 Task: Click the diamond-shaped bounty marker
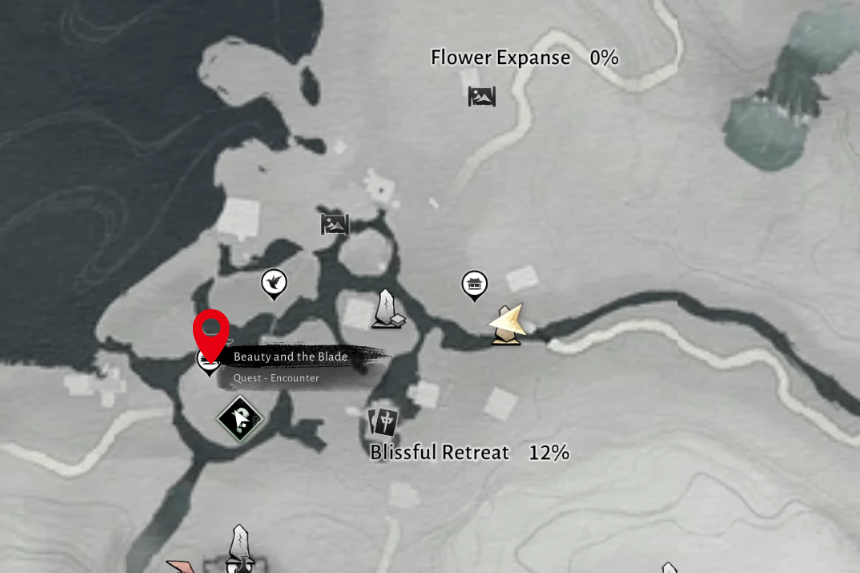click(x=240, y=418)
